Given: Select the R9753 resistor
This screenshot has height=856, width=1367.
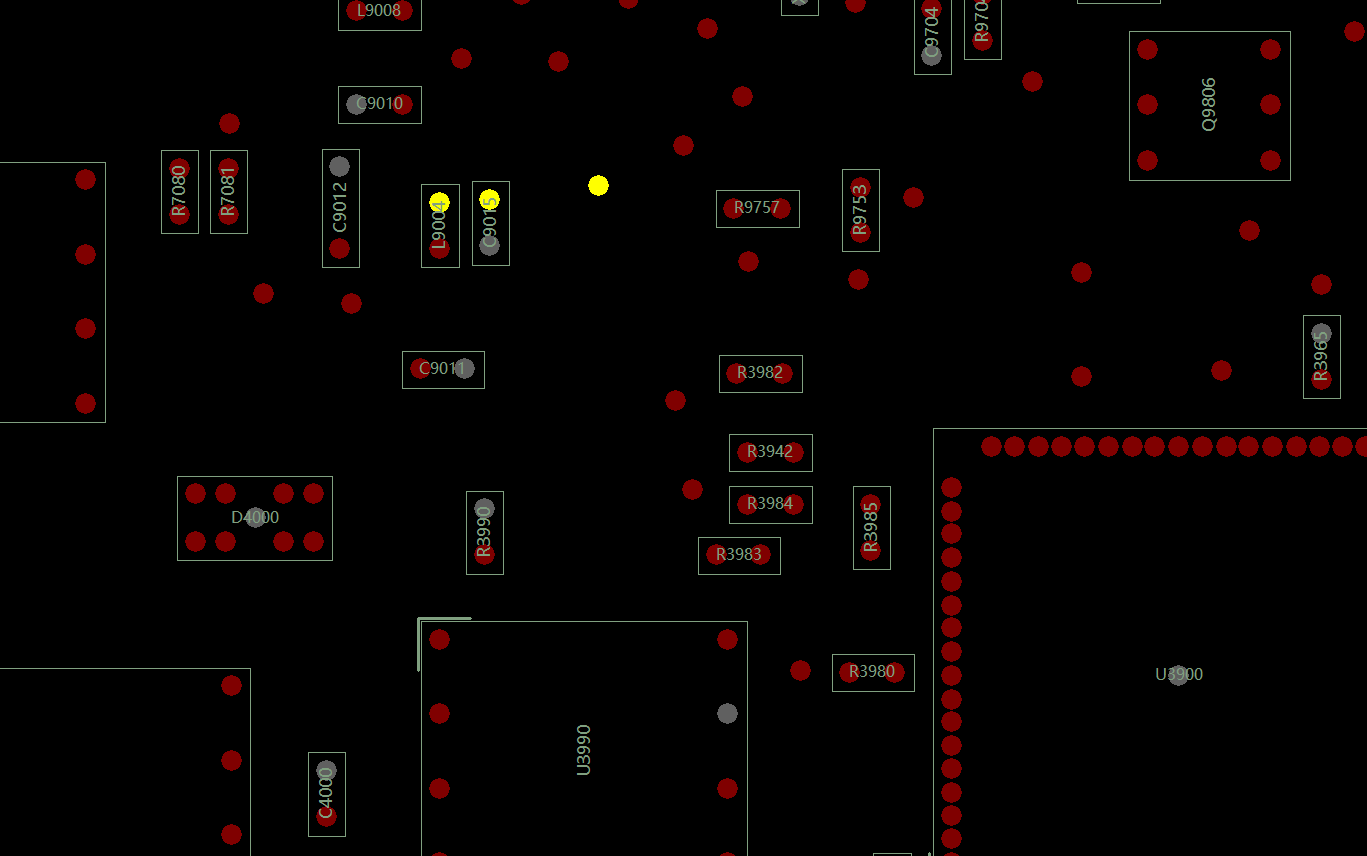Looking at the screenshot, I should click(x=860, y=210).
